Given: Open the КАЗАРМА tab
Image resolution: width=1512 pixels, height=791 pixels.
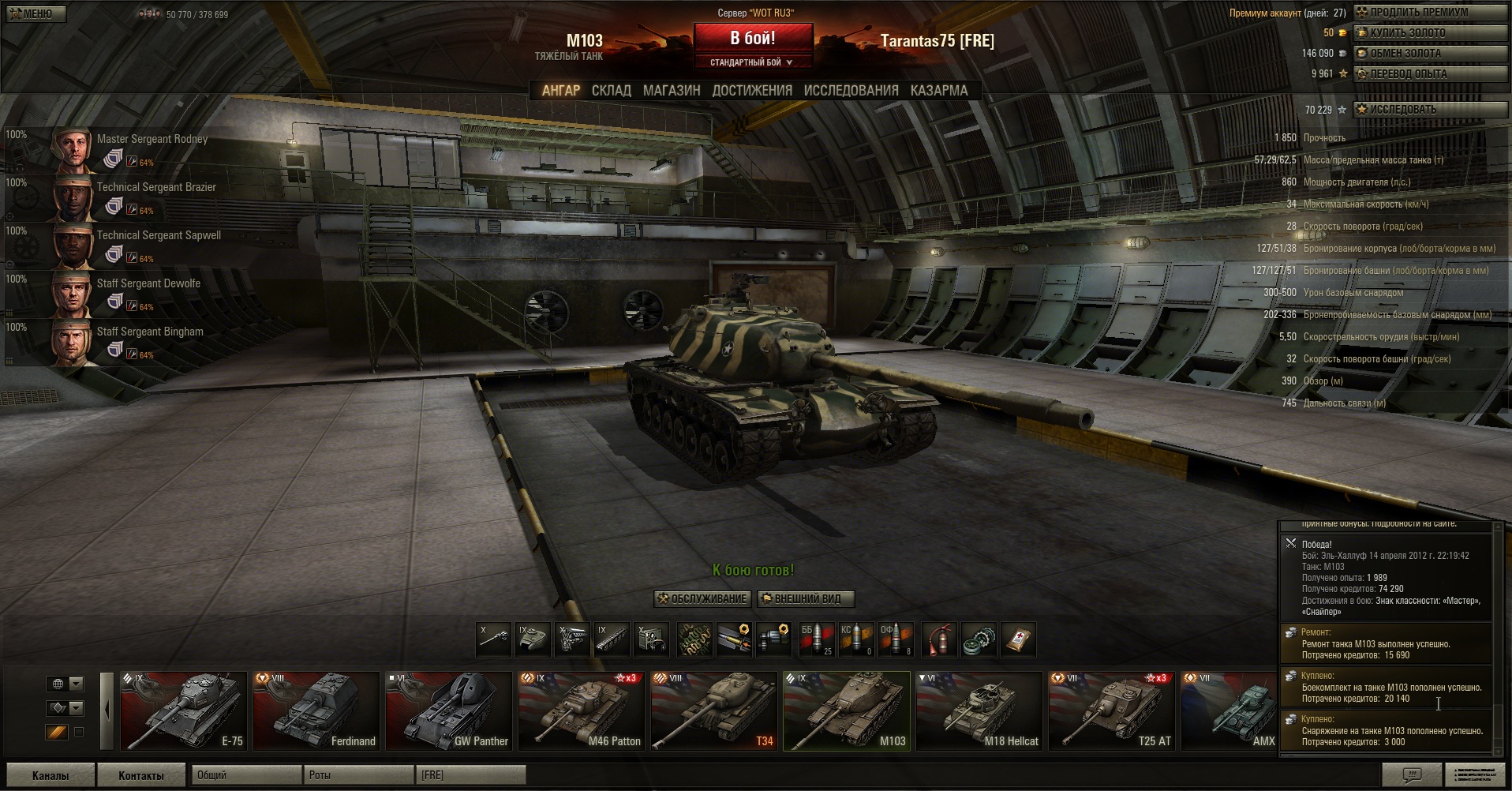Looking at the screenshot, I should (x=938, y=91).
